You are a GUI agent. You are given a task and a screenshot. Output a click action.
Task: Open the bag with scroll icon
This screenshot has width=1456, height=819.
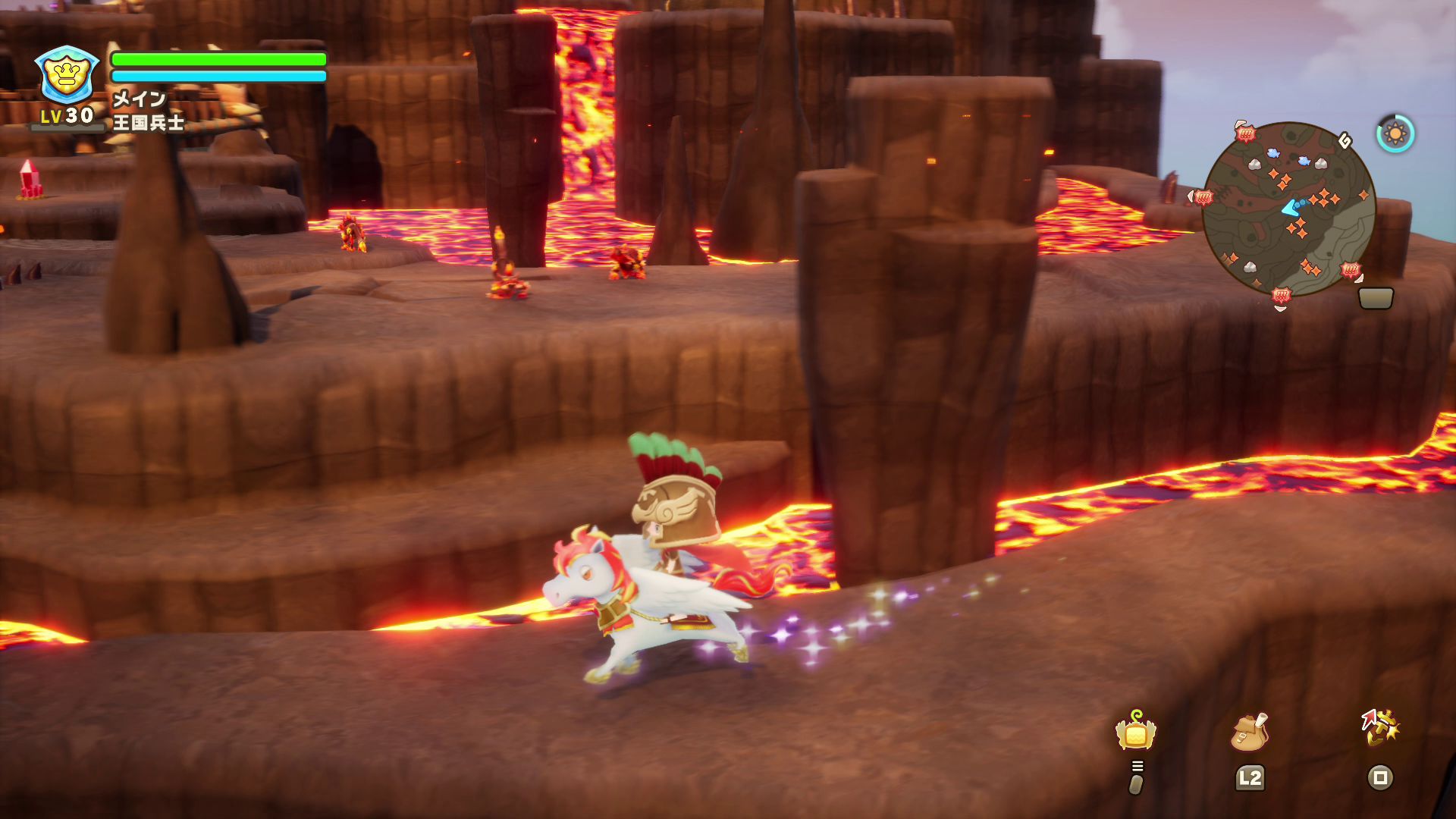[x=1249, y=731]
